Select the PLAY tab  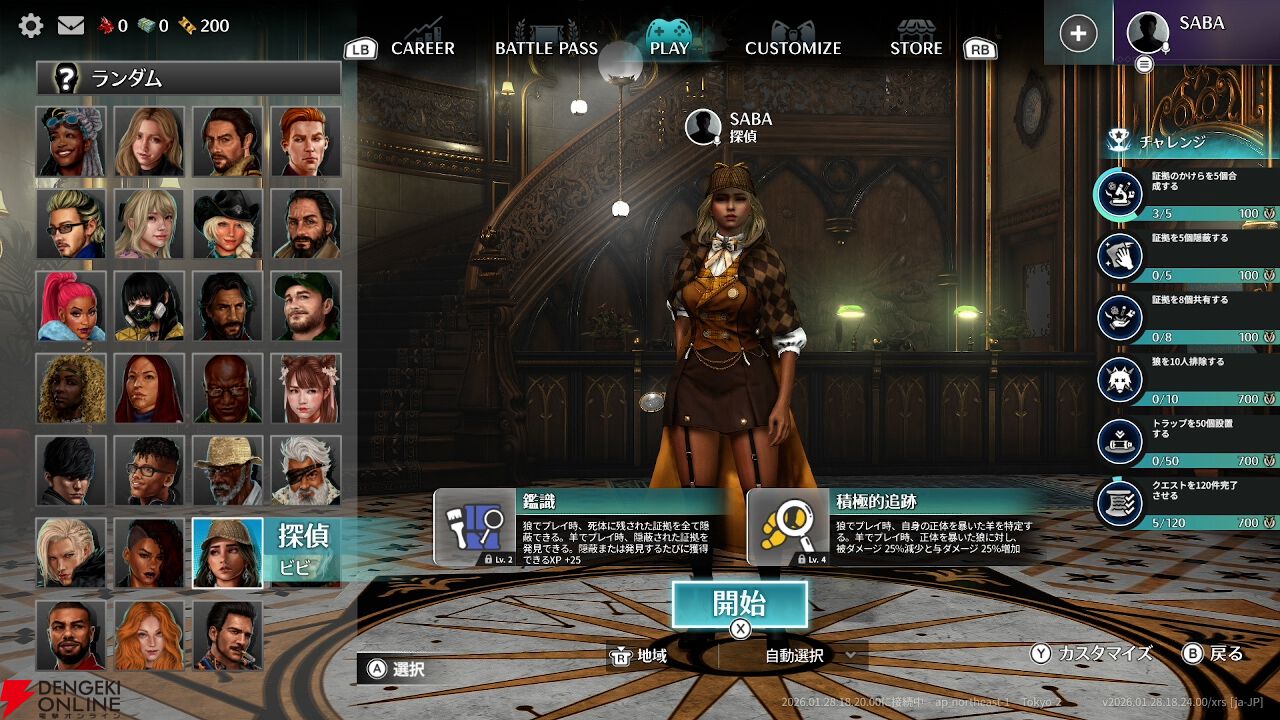[x=669, y=47]
